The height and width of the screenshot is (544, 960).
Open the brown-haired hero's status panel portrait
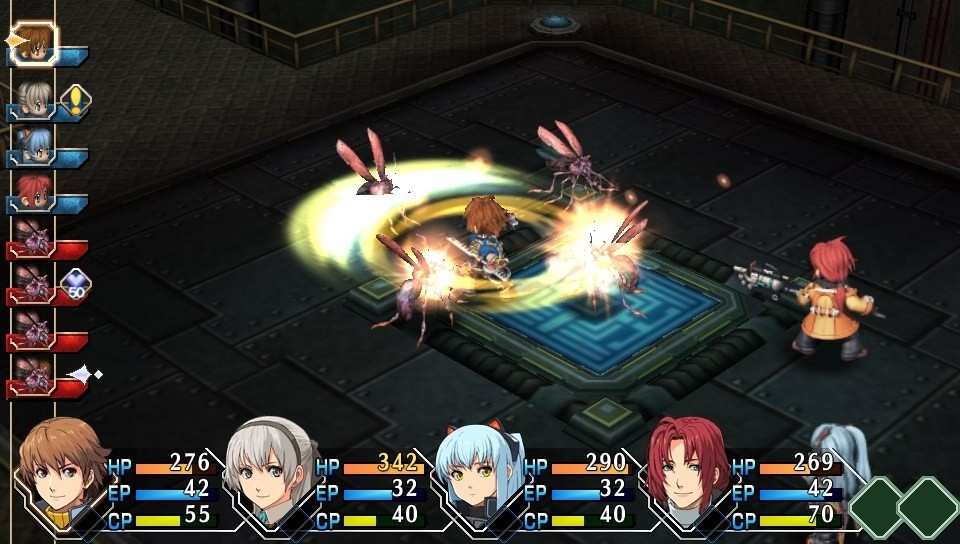tap(62, 468)
